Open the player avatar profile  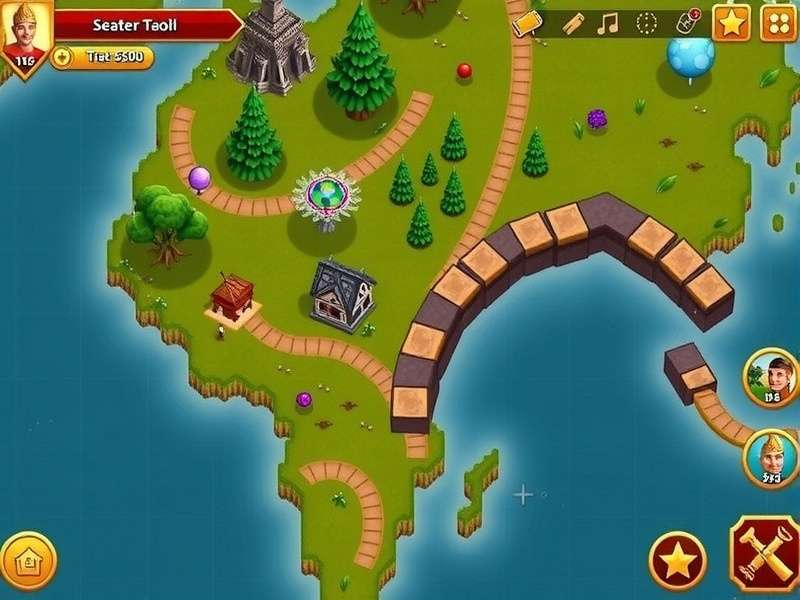coord(27,38)
